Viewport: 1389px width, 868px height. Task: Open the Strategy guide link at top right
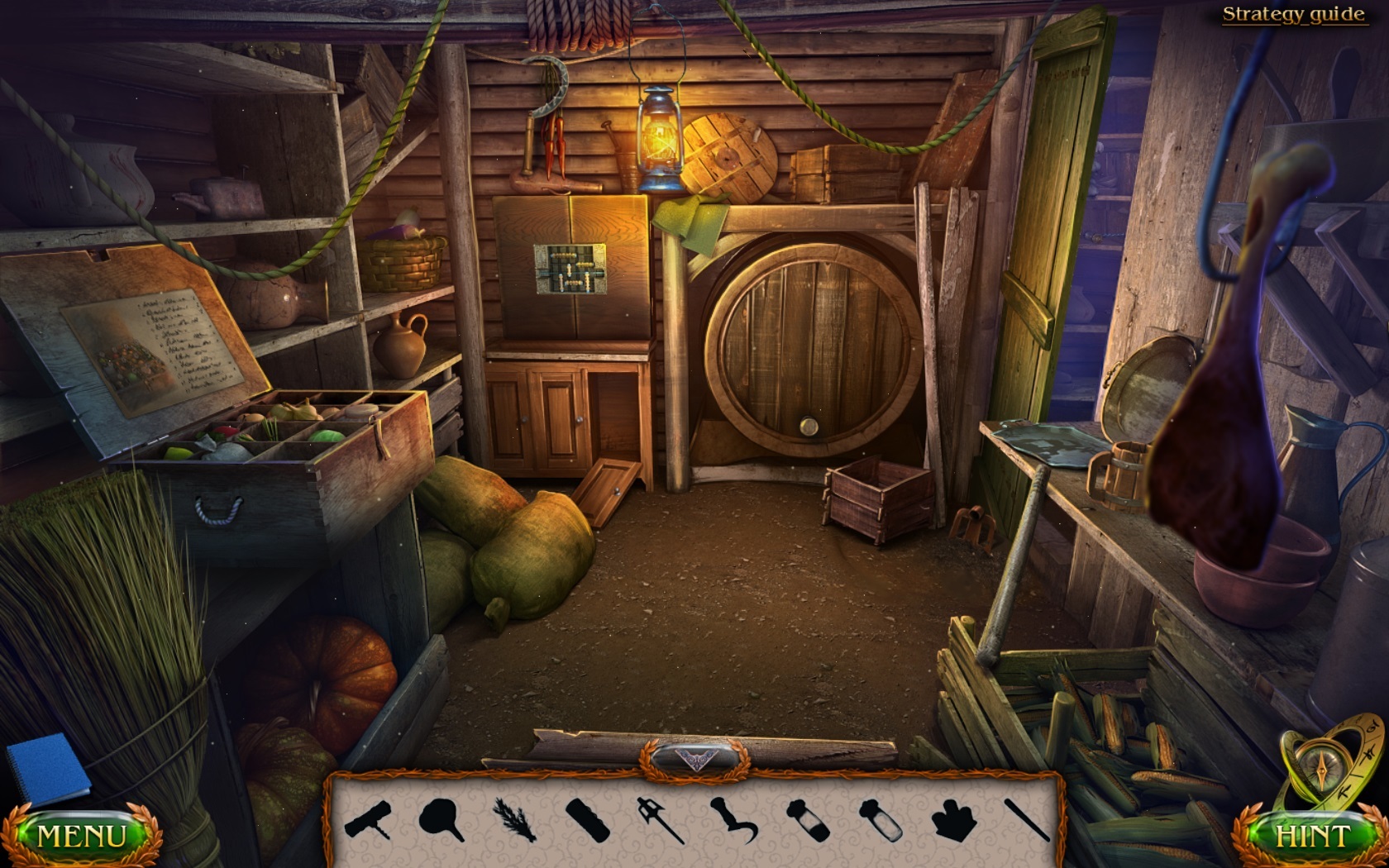pyautogui.click(x=1293, y=14)
